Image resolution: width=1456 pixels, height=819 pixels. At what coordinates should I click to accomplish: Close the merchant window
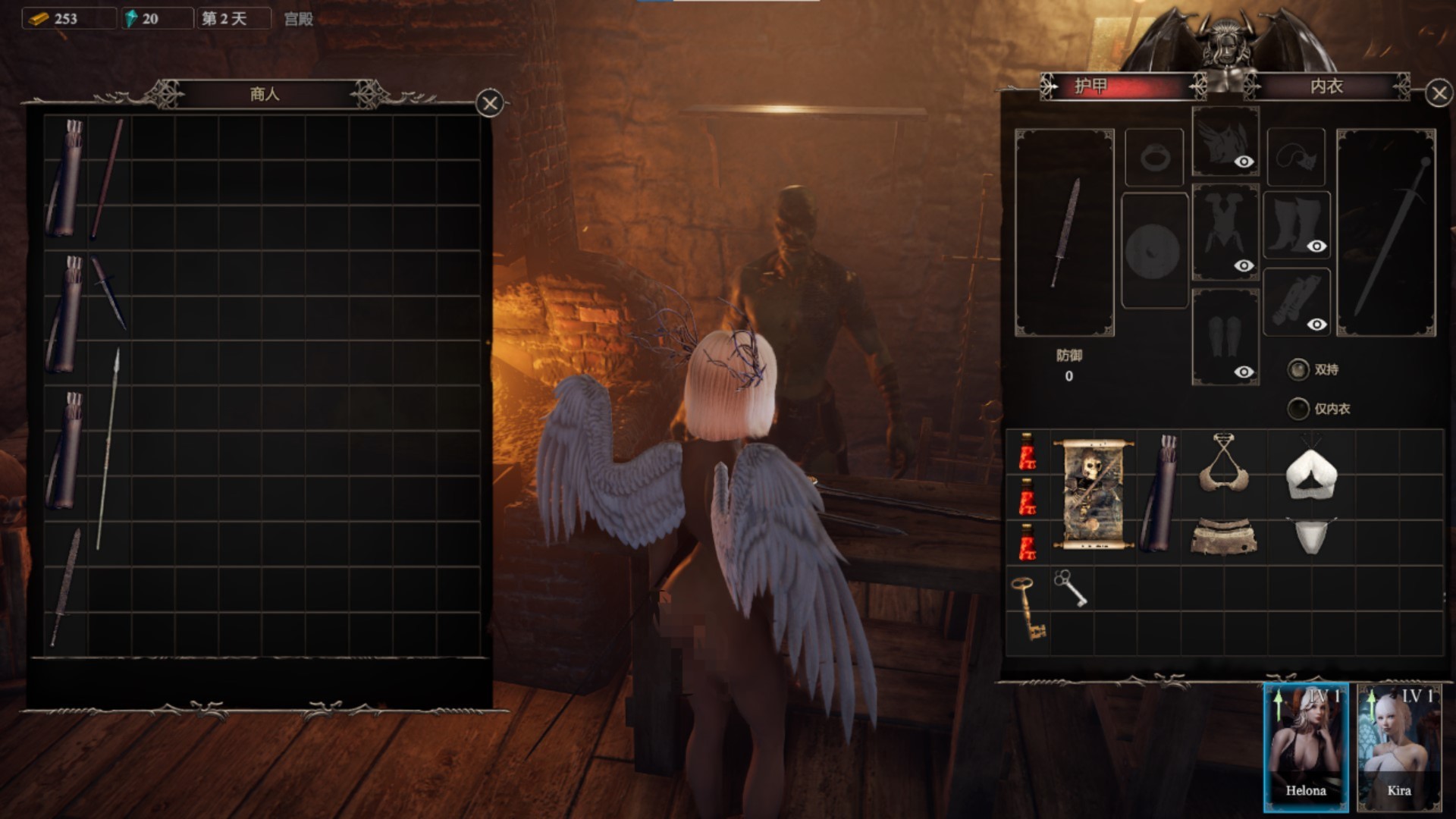(490, 103)
